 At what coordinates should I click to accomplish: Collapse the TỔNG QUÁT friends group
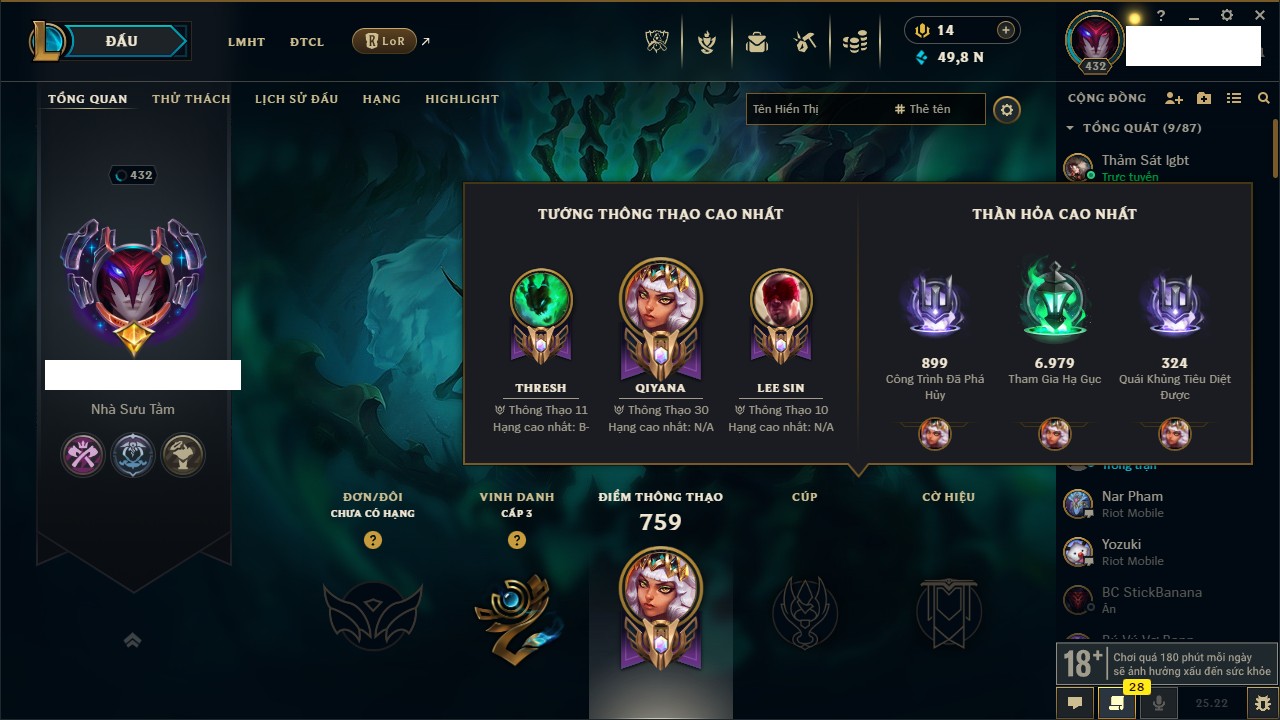click(1070, 128)
